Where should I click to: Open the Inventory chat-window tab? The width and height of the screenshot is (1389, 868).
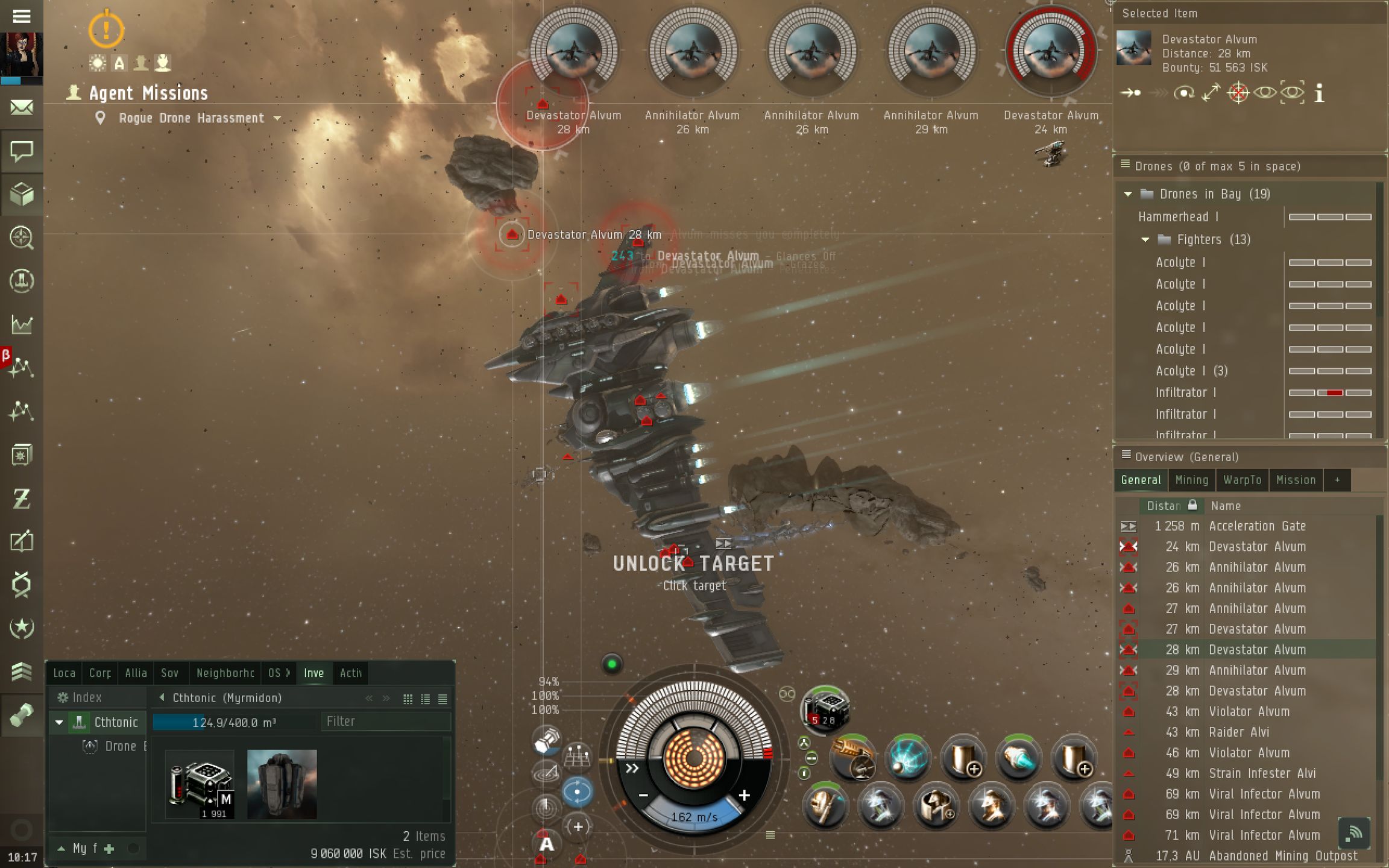pos(313,673)
